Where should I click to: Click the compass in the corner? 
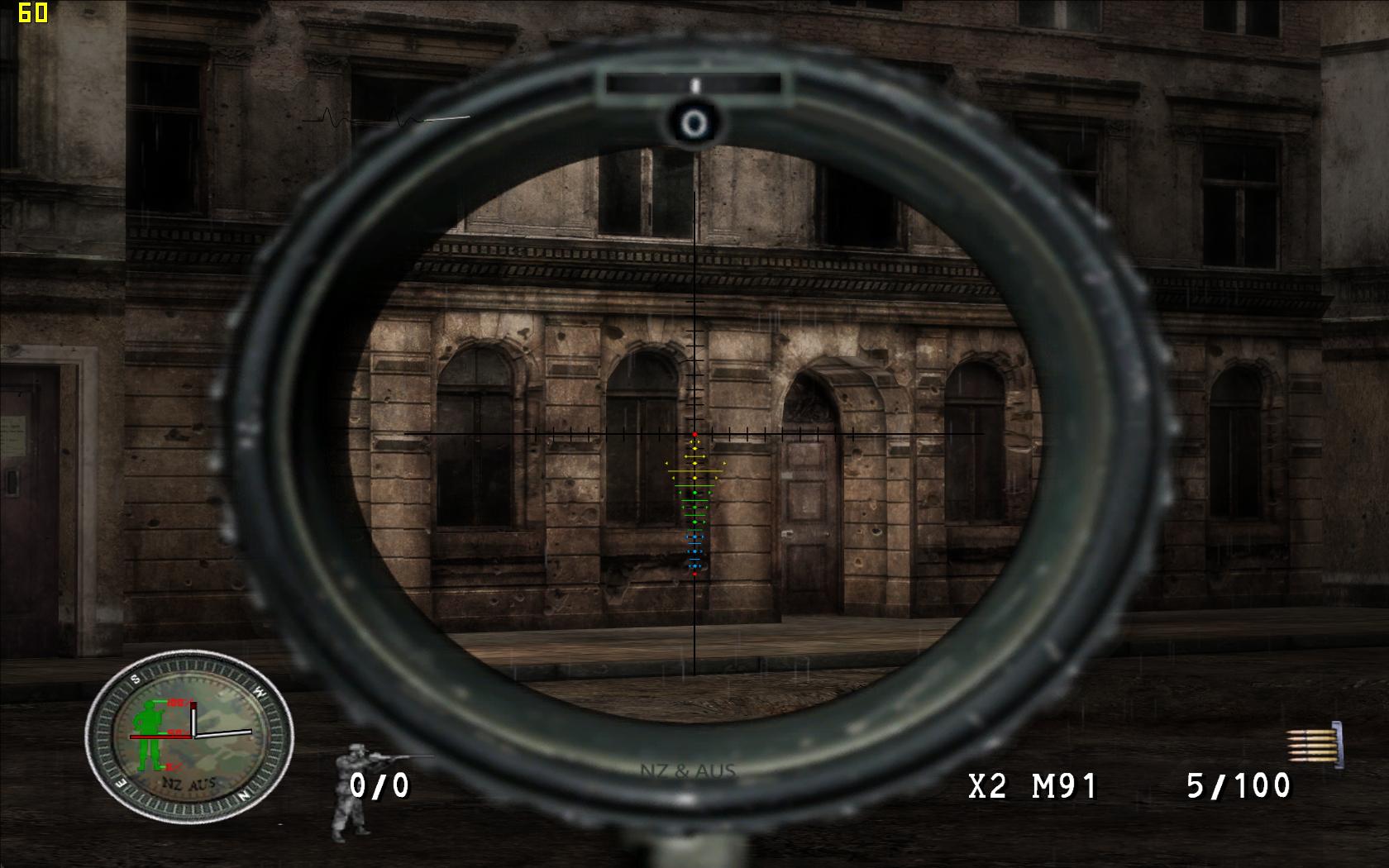[189, 734]
